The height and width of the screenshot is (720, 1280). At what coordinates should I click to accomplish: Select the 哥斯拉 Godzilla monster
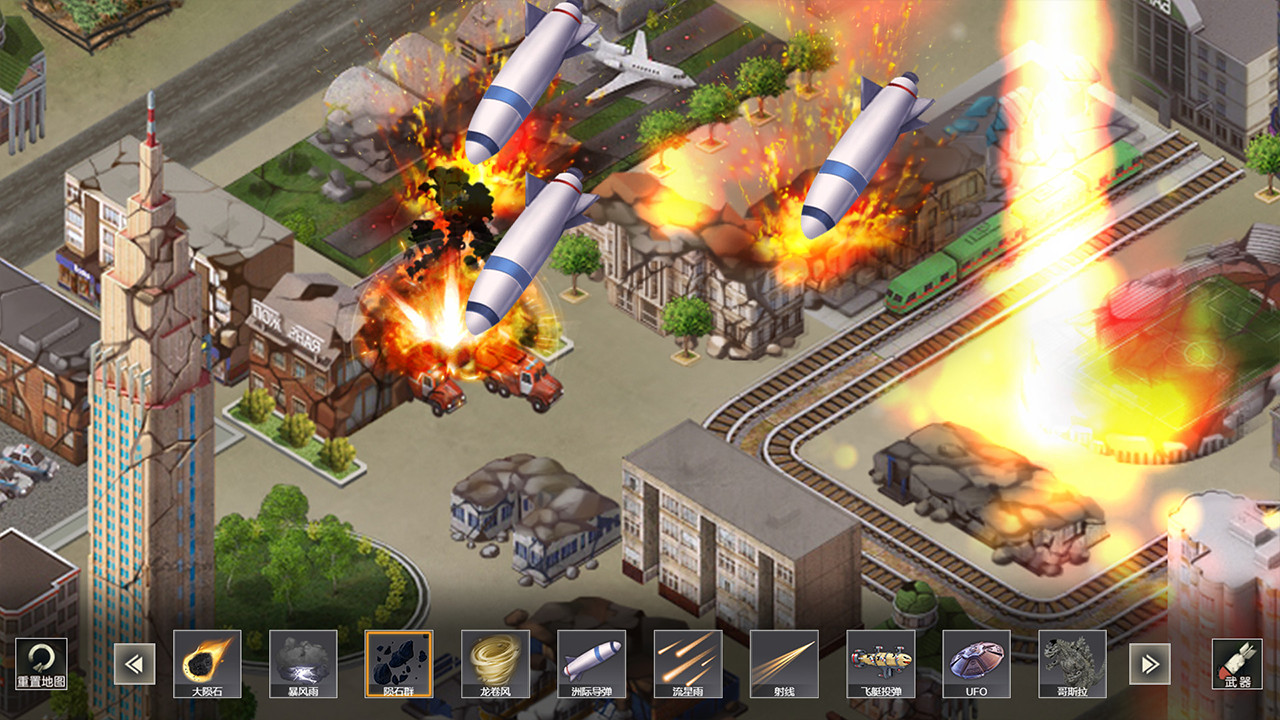(1072, 663)
